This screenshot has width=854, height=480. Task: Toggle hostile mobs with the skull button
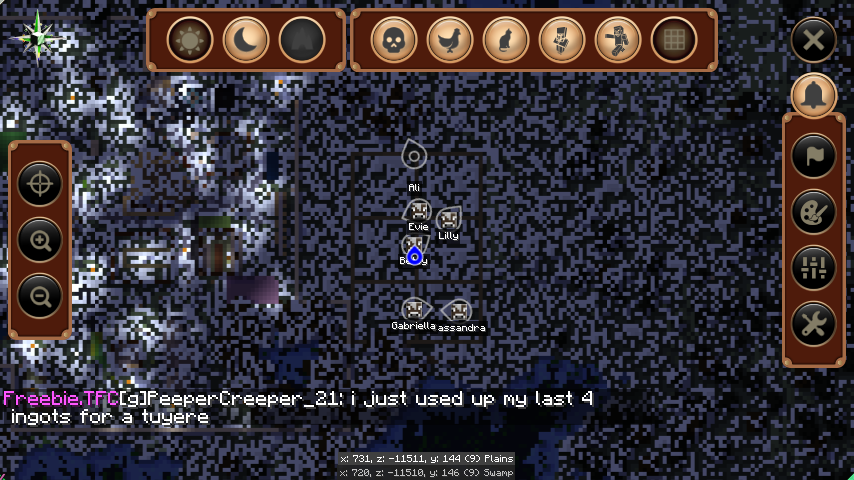click(x=394, y=40)
